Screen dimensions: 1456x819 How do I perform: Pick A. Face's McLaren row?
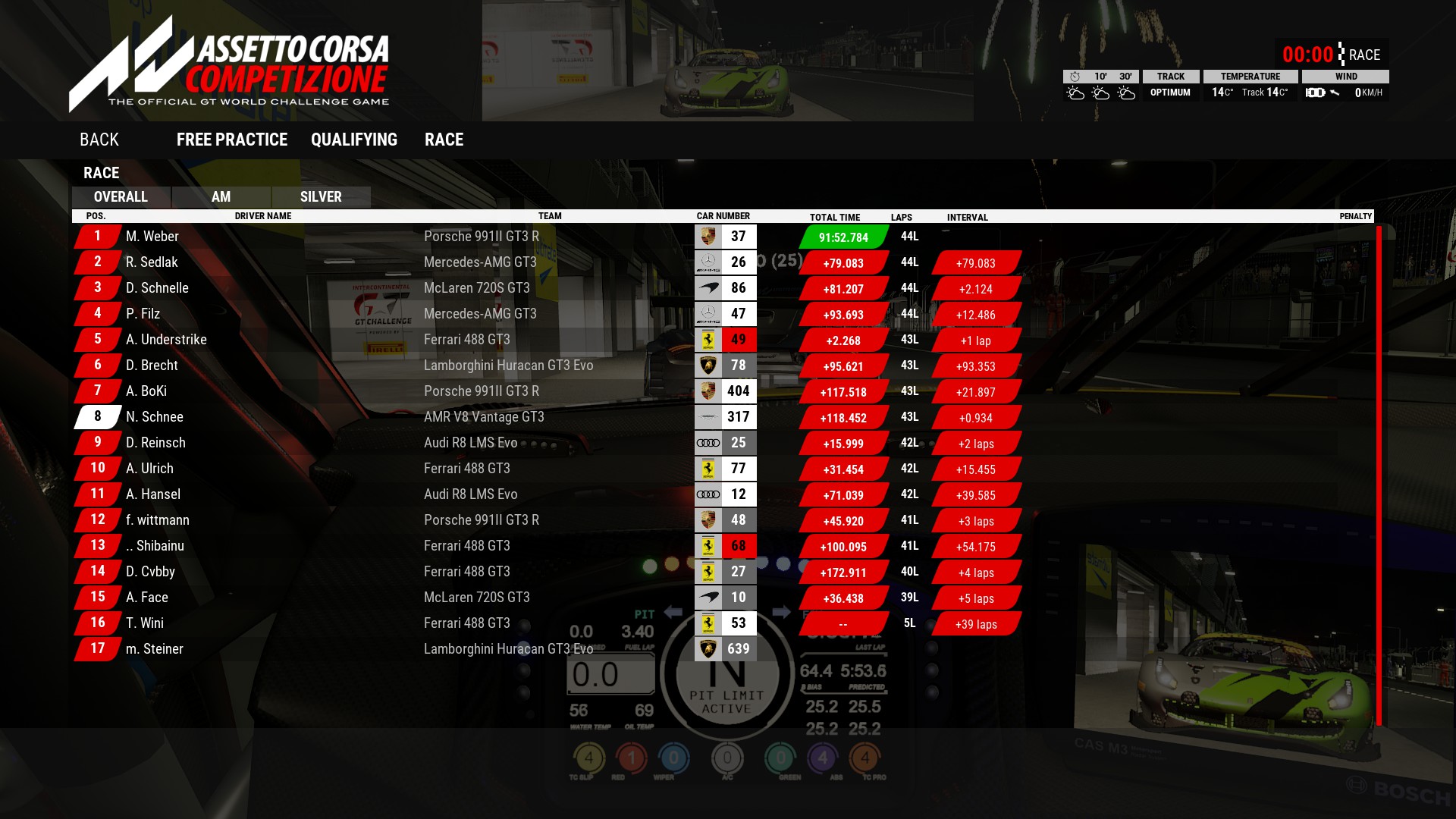(x=147, y=598)
